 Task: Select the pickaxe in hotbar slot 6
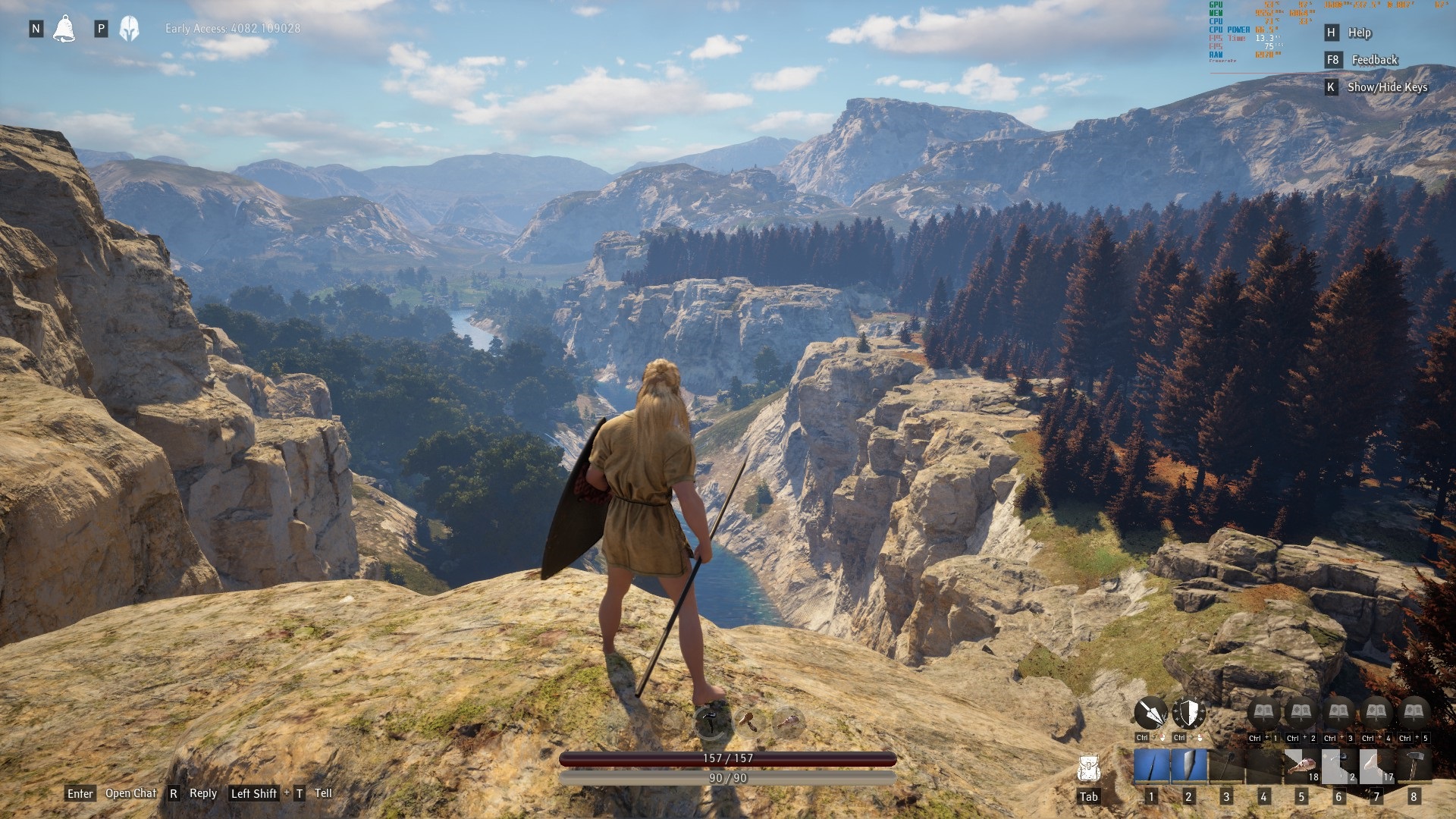pos(1338,766)
